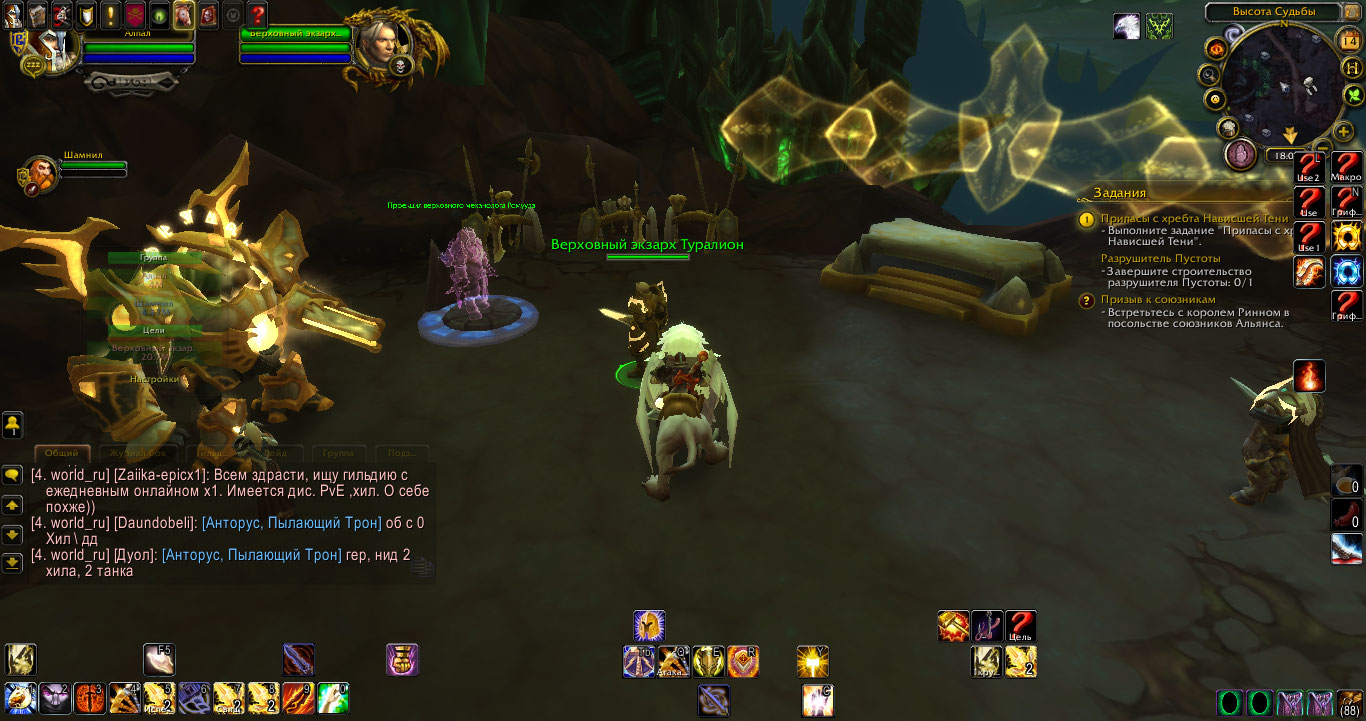Image resolution: width=1366 pixels, height=721 pixels.
Task: Open the mounts collection horse icon
Action: click(184, 14)
